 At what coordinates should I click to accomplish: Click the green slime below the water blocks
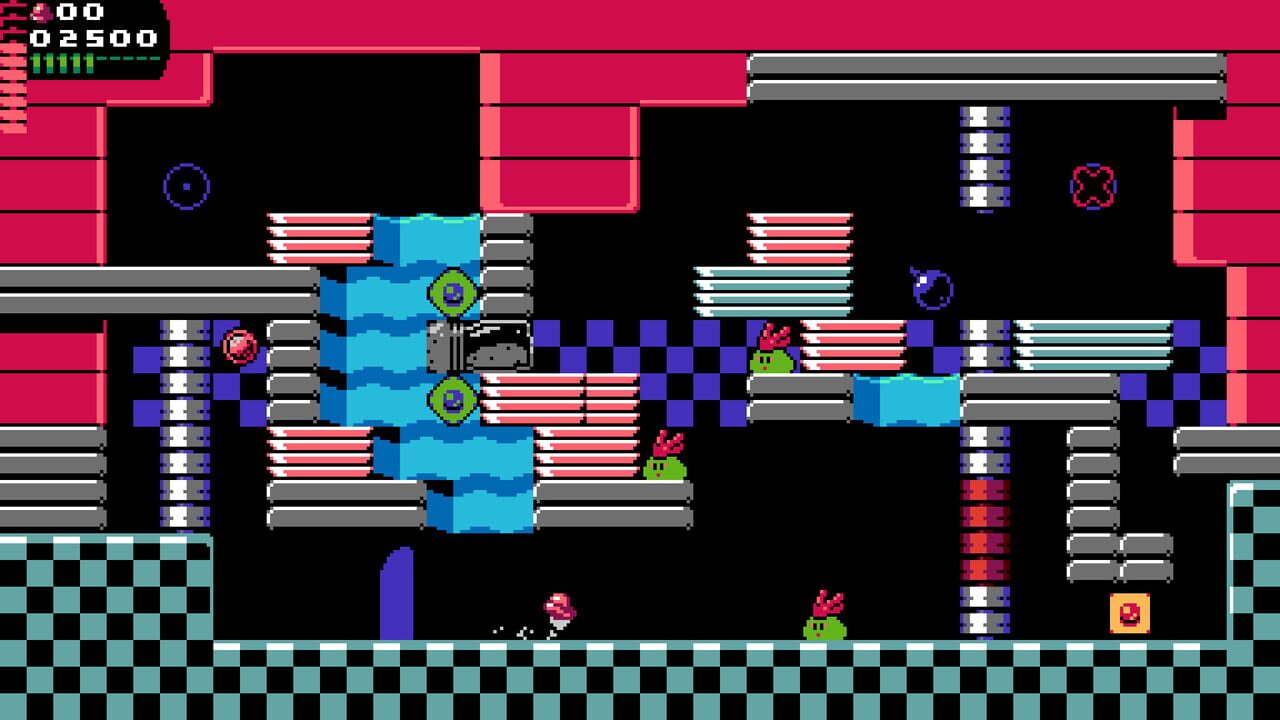[663, 466]
